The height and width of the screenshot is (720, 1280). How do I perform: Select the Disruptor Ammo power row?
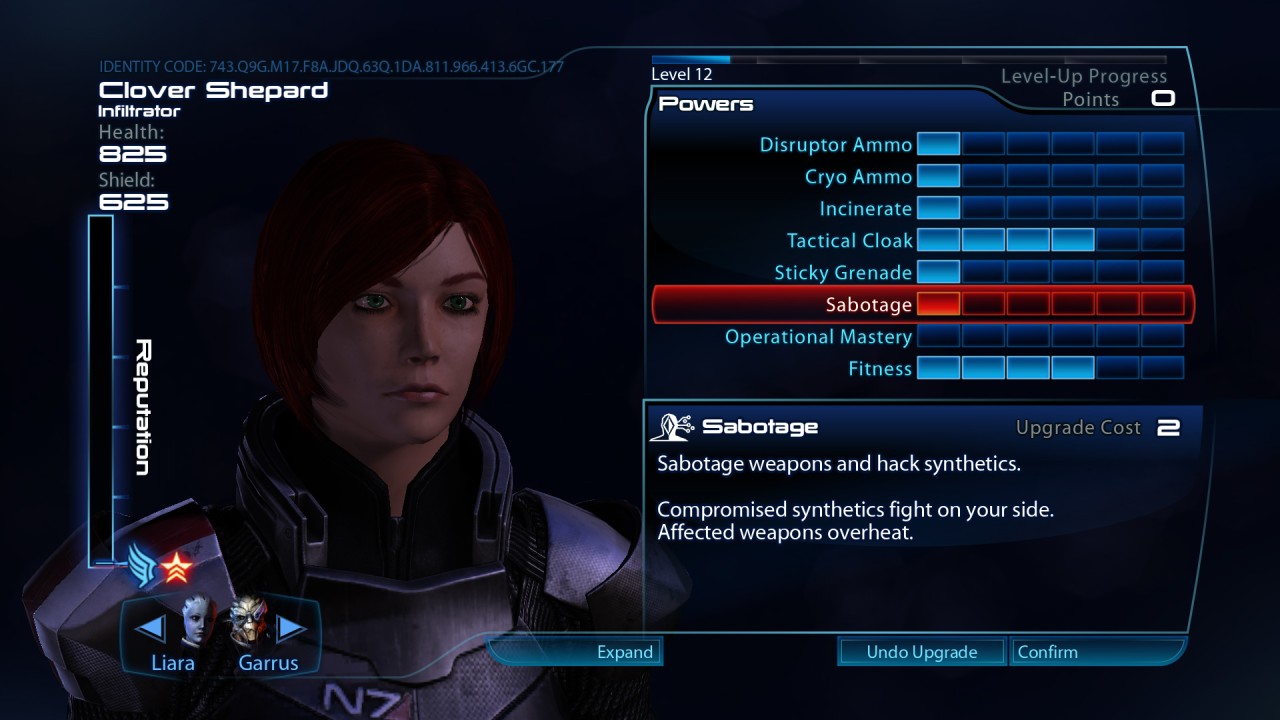[836, 145]
